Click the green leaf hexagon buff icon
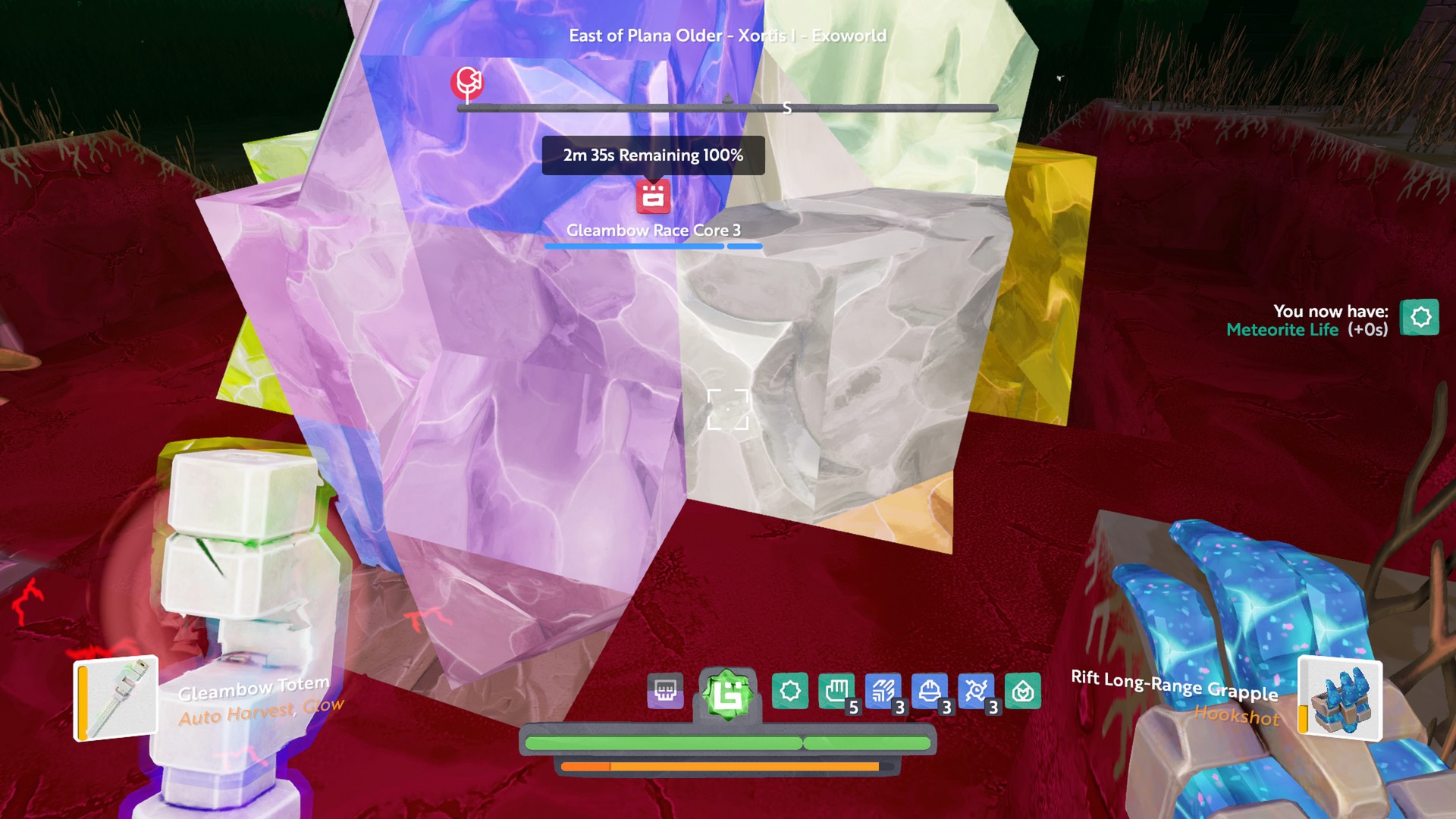 click(x=1022, y=691)
